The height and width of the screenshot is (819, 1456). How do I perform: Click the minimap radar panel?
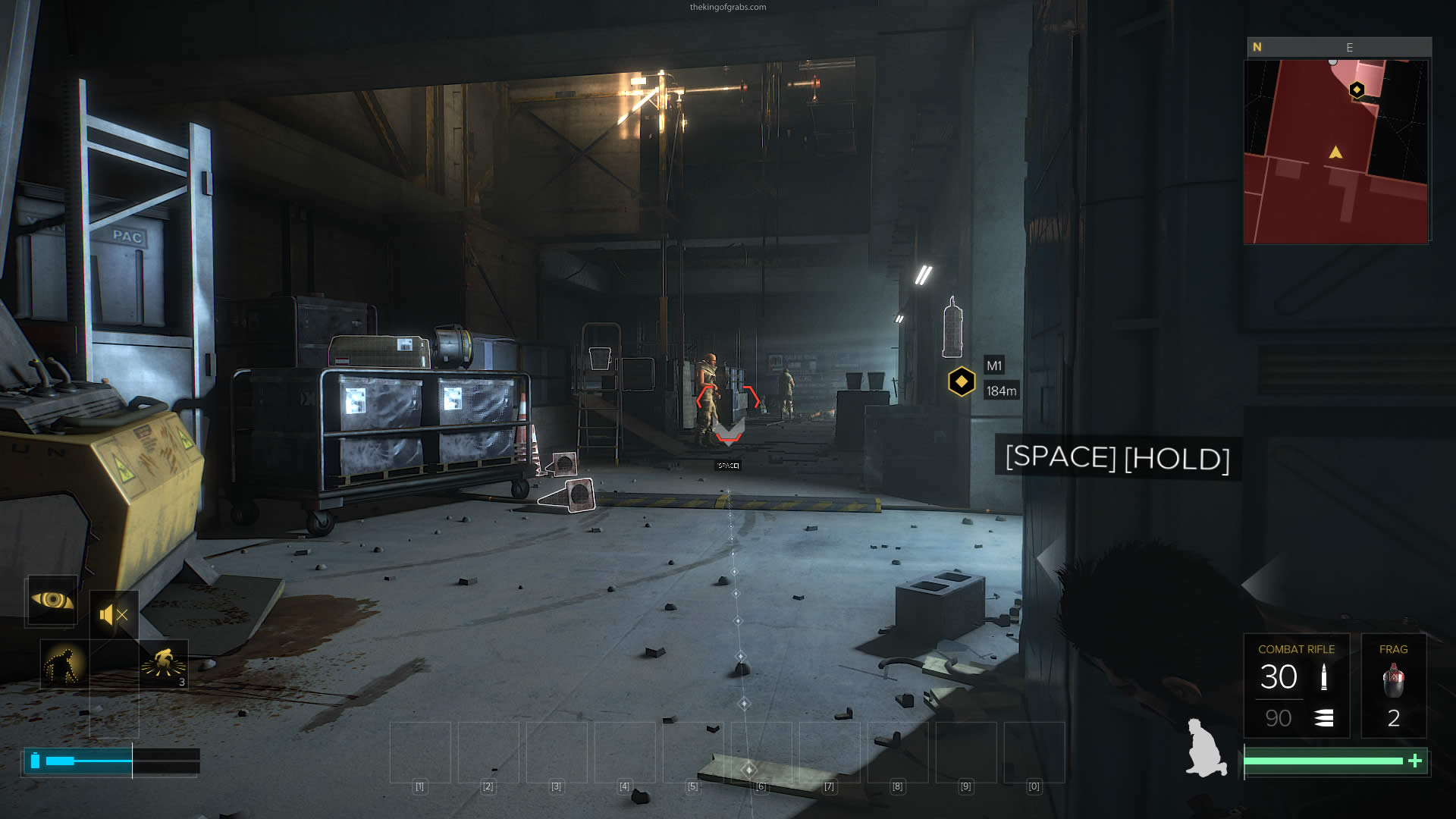click(1335, 152)
